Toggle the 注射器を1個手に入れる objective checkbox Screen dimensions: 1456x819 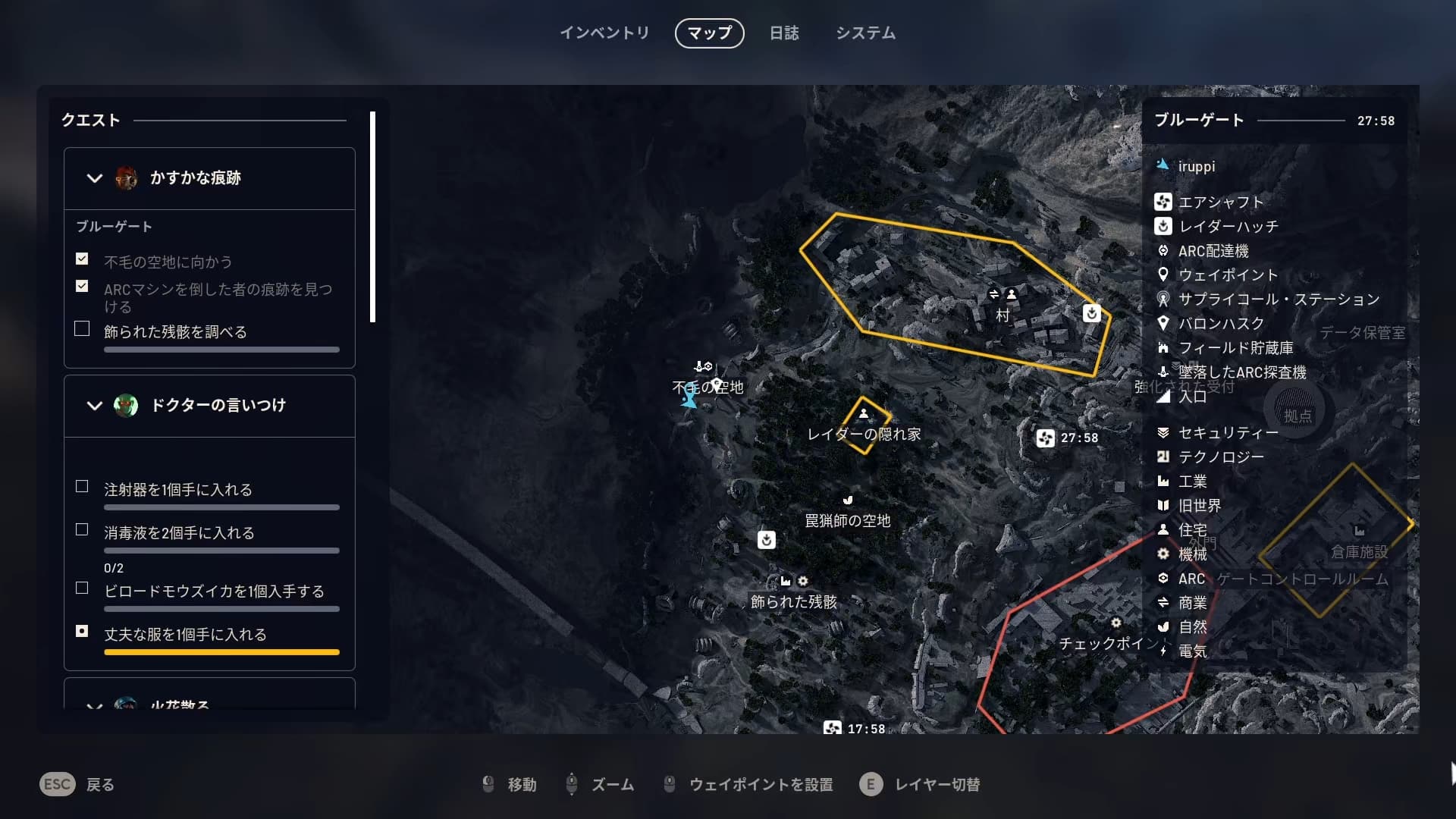pos(82,487)
